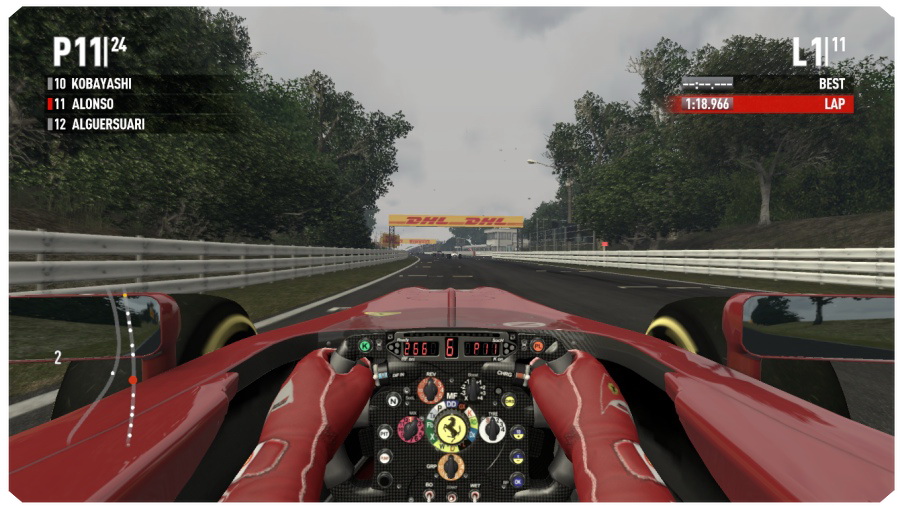Select the Alguersuari row in standings

point(108,124)
